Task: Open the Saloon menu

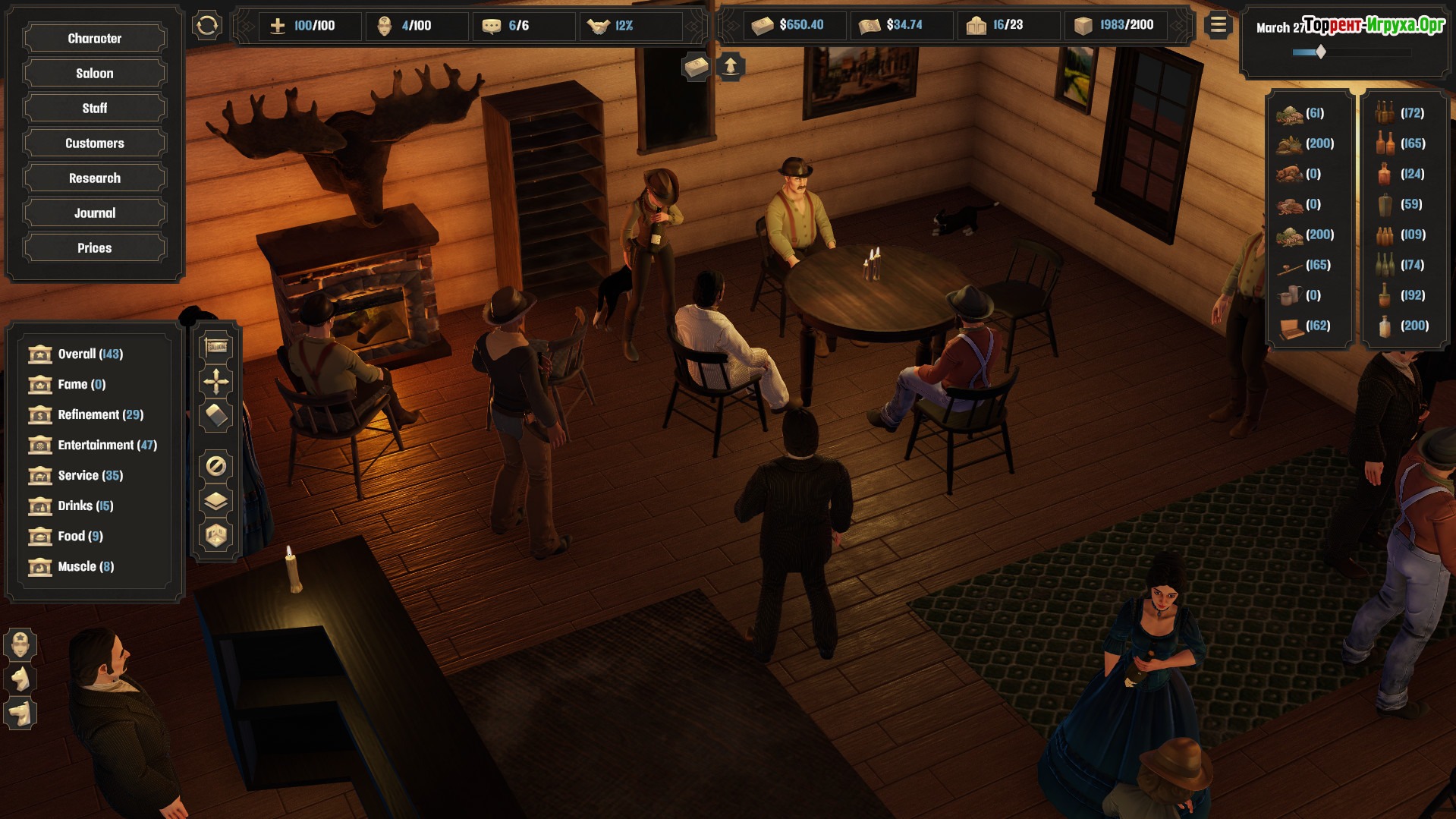Action: (x=94, y=73)
